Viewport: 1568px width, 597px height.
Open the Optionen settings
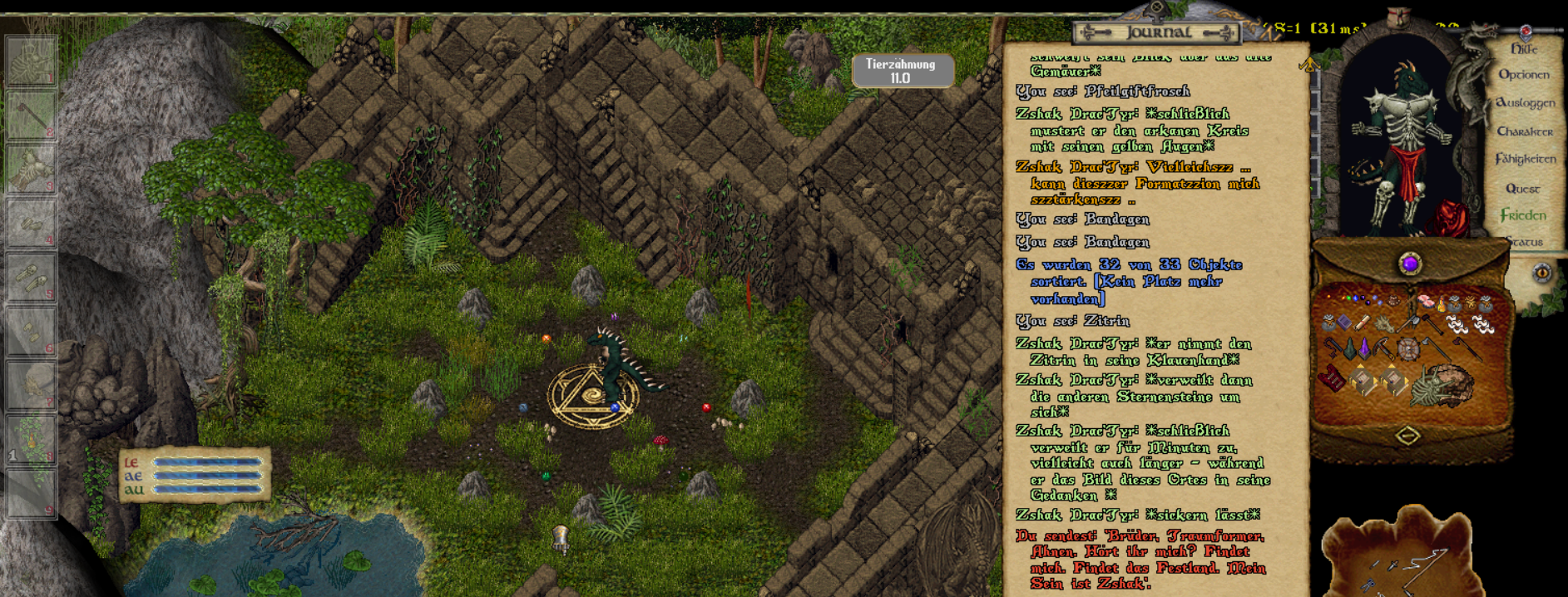1523,75
